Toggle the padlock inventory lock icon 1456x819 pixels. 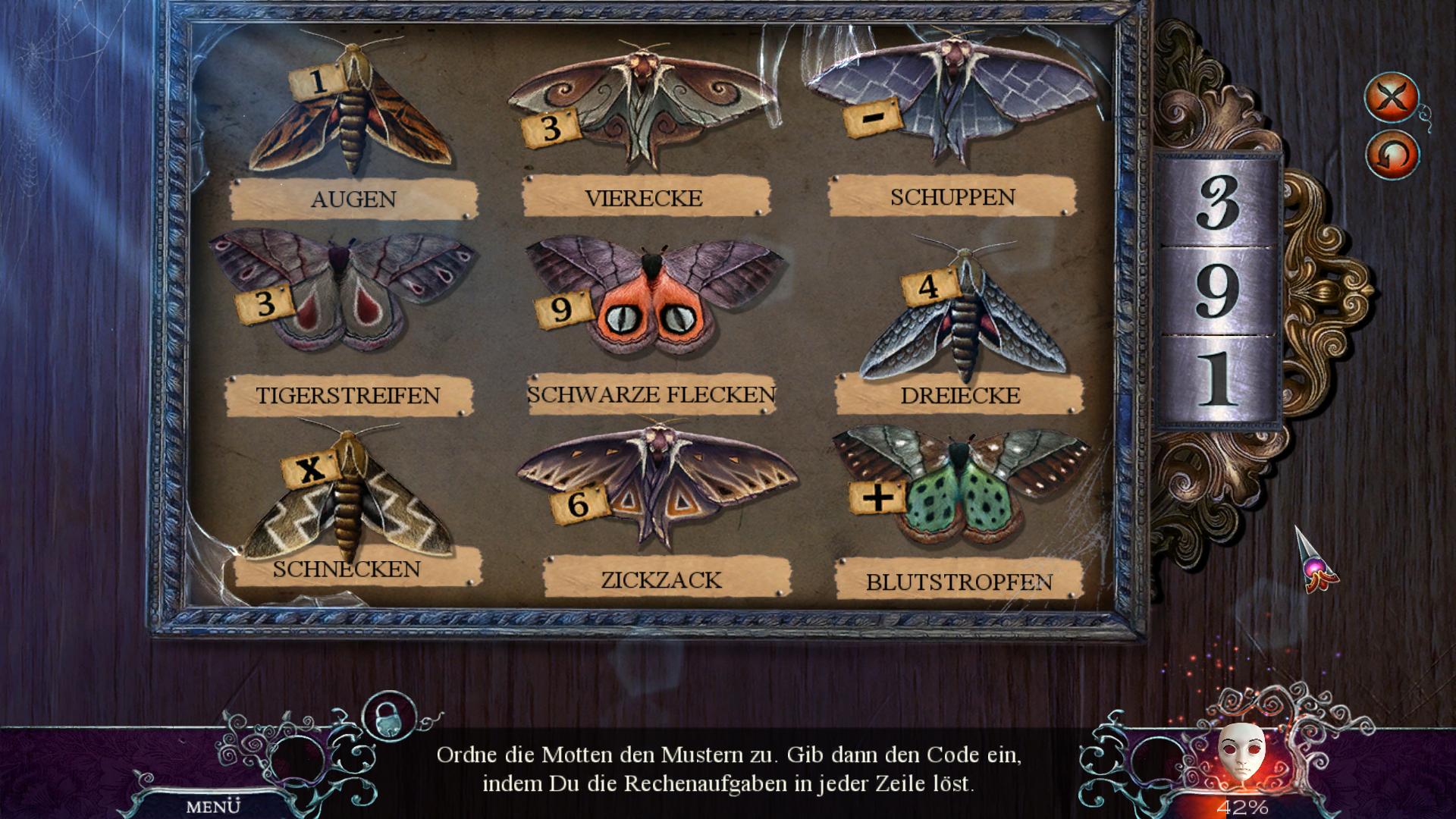pos(389,717)
